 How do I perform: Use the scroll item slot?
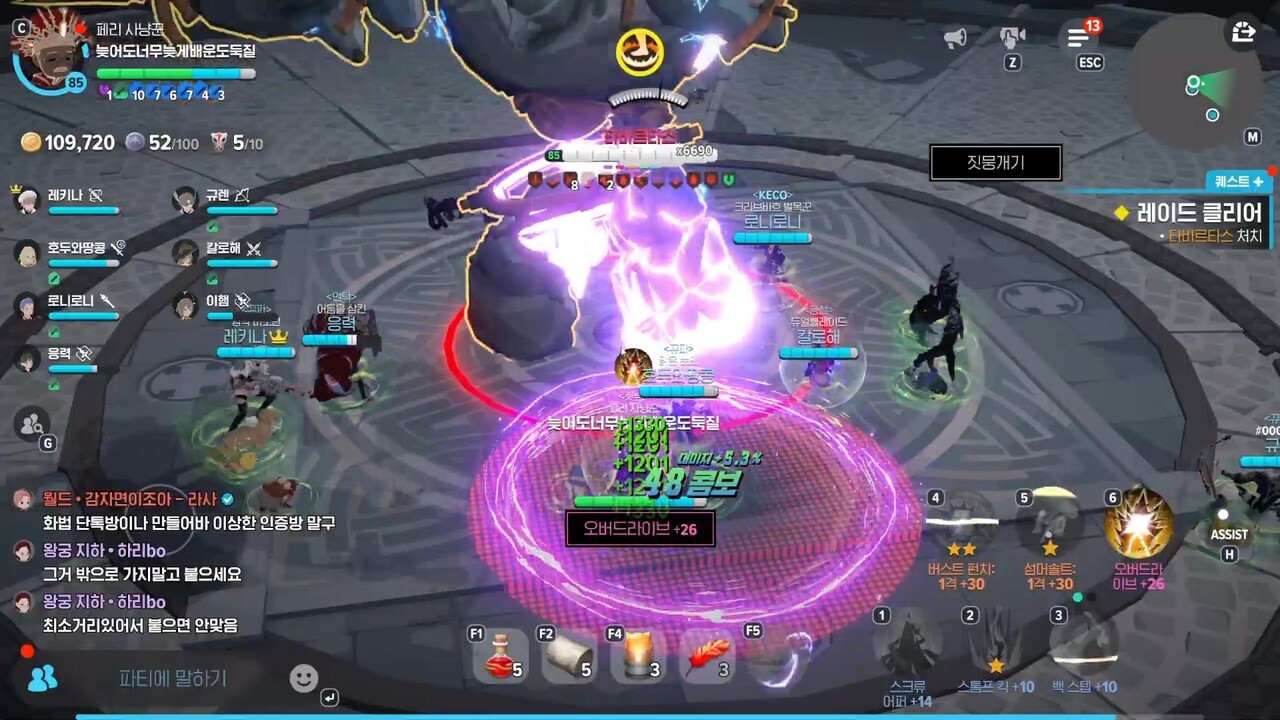pyautogui.click(x=569, y=657)
